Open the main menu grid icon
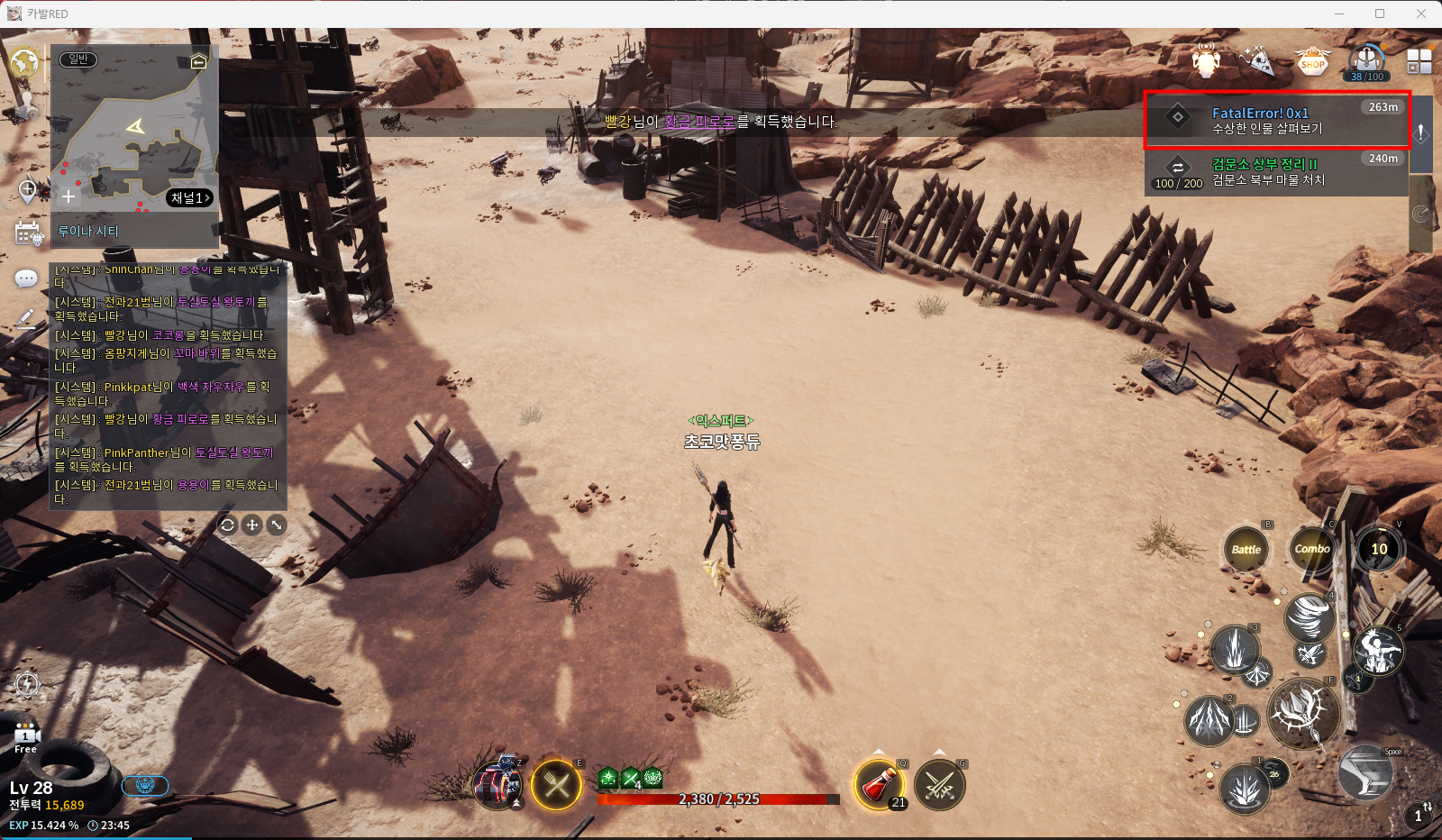 (1419, 61)
